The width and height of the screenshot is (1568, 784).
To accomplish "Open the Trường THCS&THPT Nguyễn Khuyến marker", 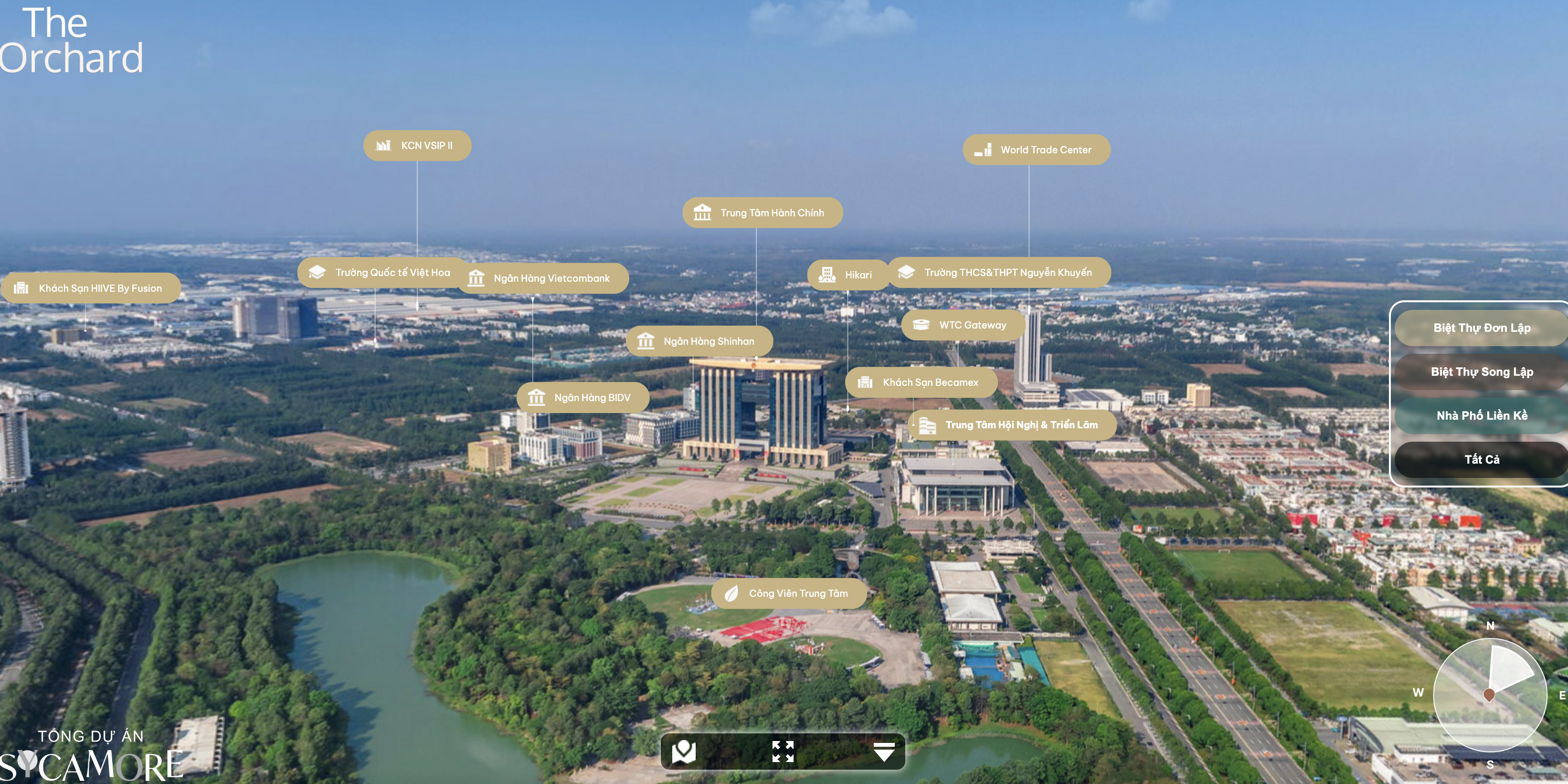I will coord(999,272).
